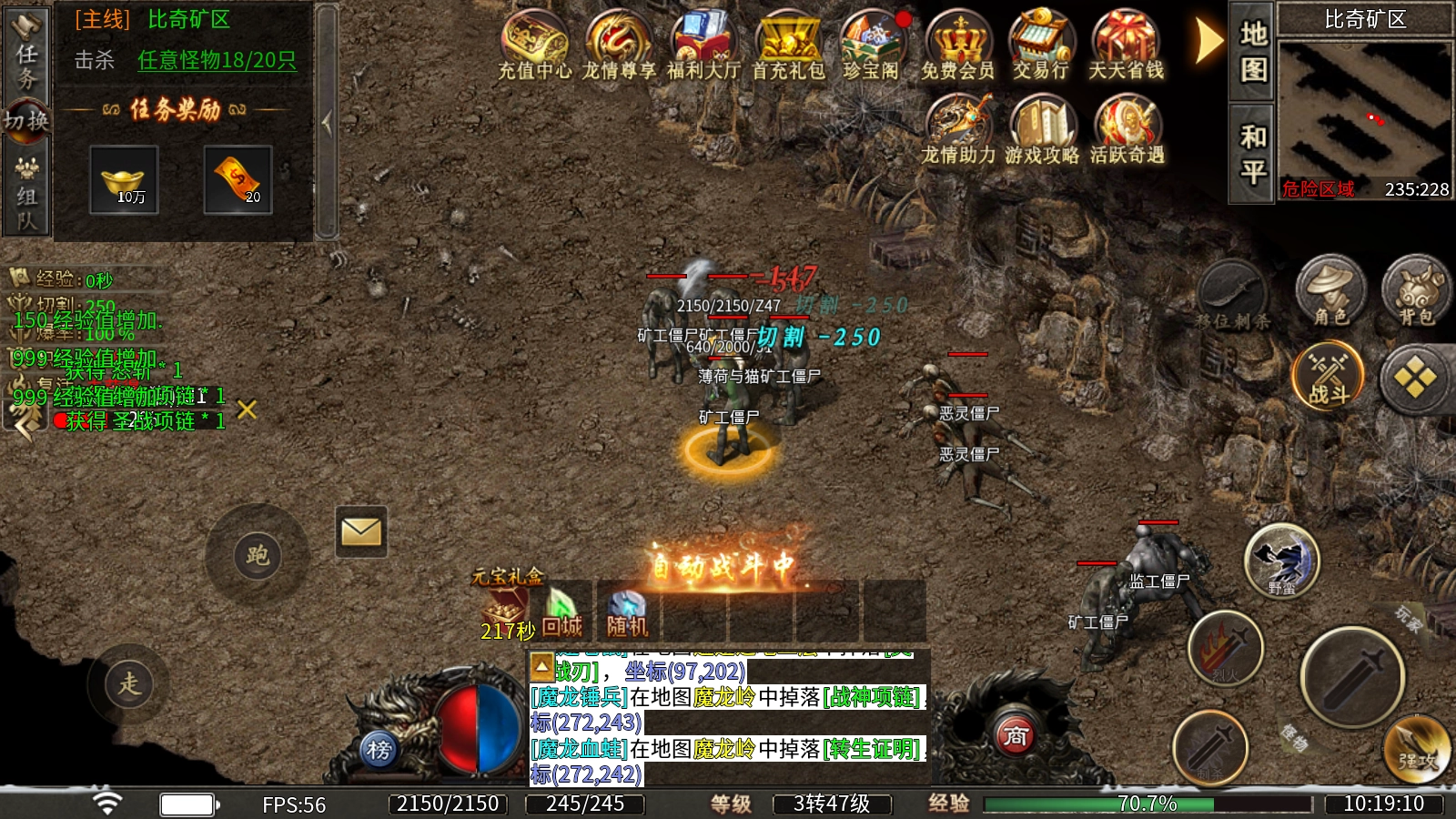Open the 首充礼包 first-recharge gift
Image resolution: width=1456 pixels, height=819 pixels.
[x=788, y=45]
